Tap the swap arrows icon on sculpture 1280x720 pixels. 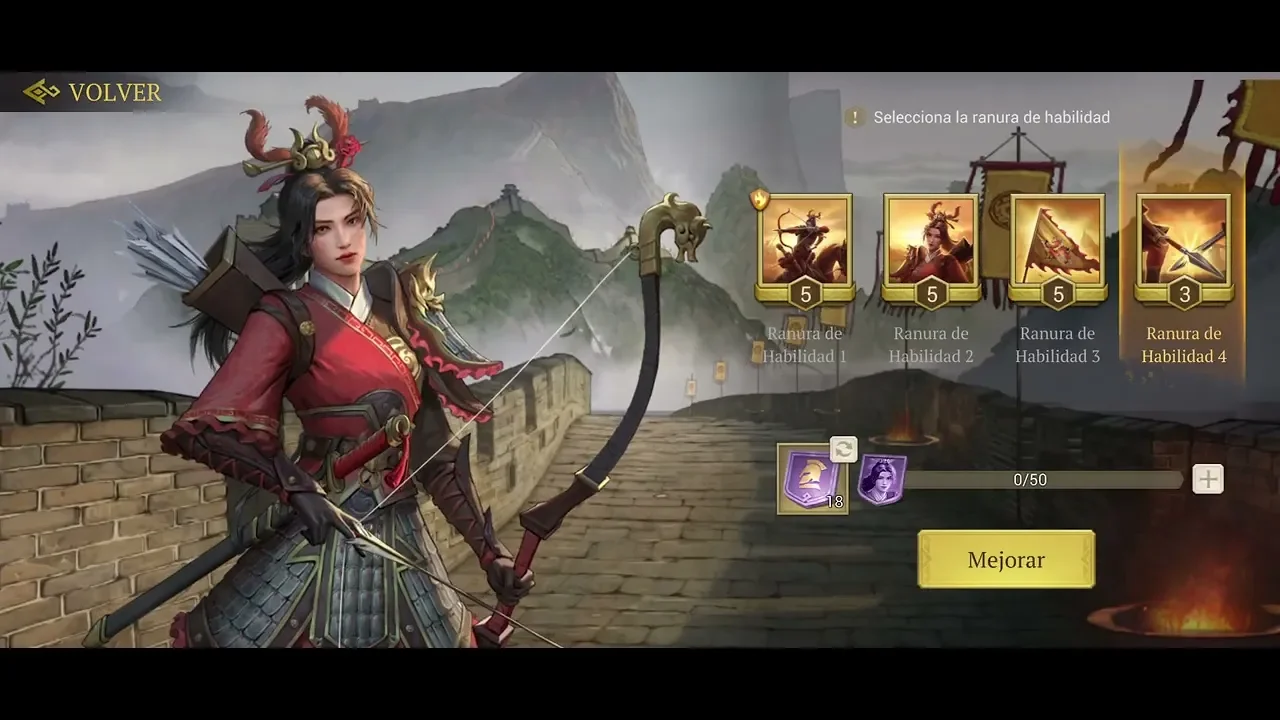pos(844,449)
